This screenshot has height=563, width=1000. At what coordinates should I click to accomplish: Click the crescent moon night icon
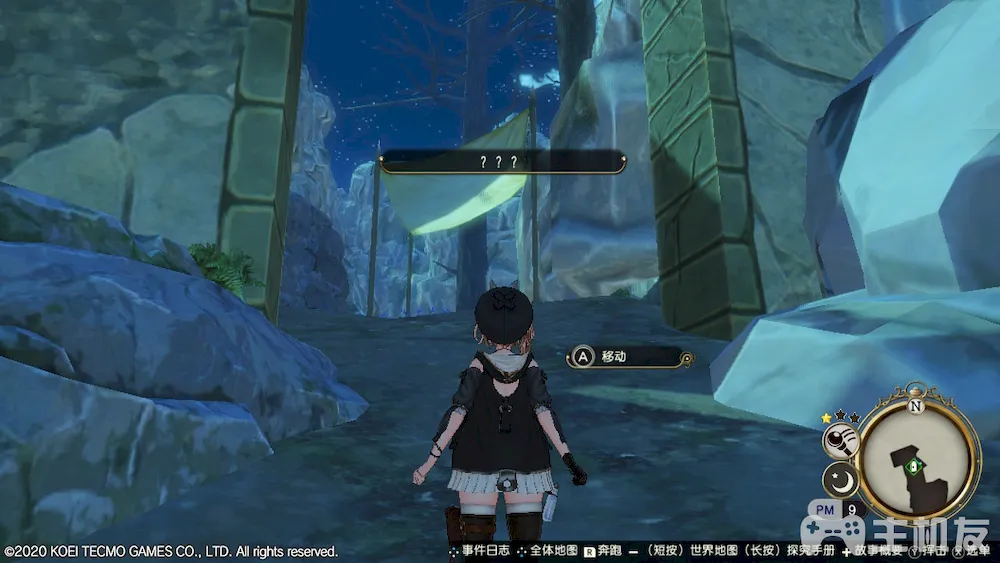point(843,482)
